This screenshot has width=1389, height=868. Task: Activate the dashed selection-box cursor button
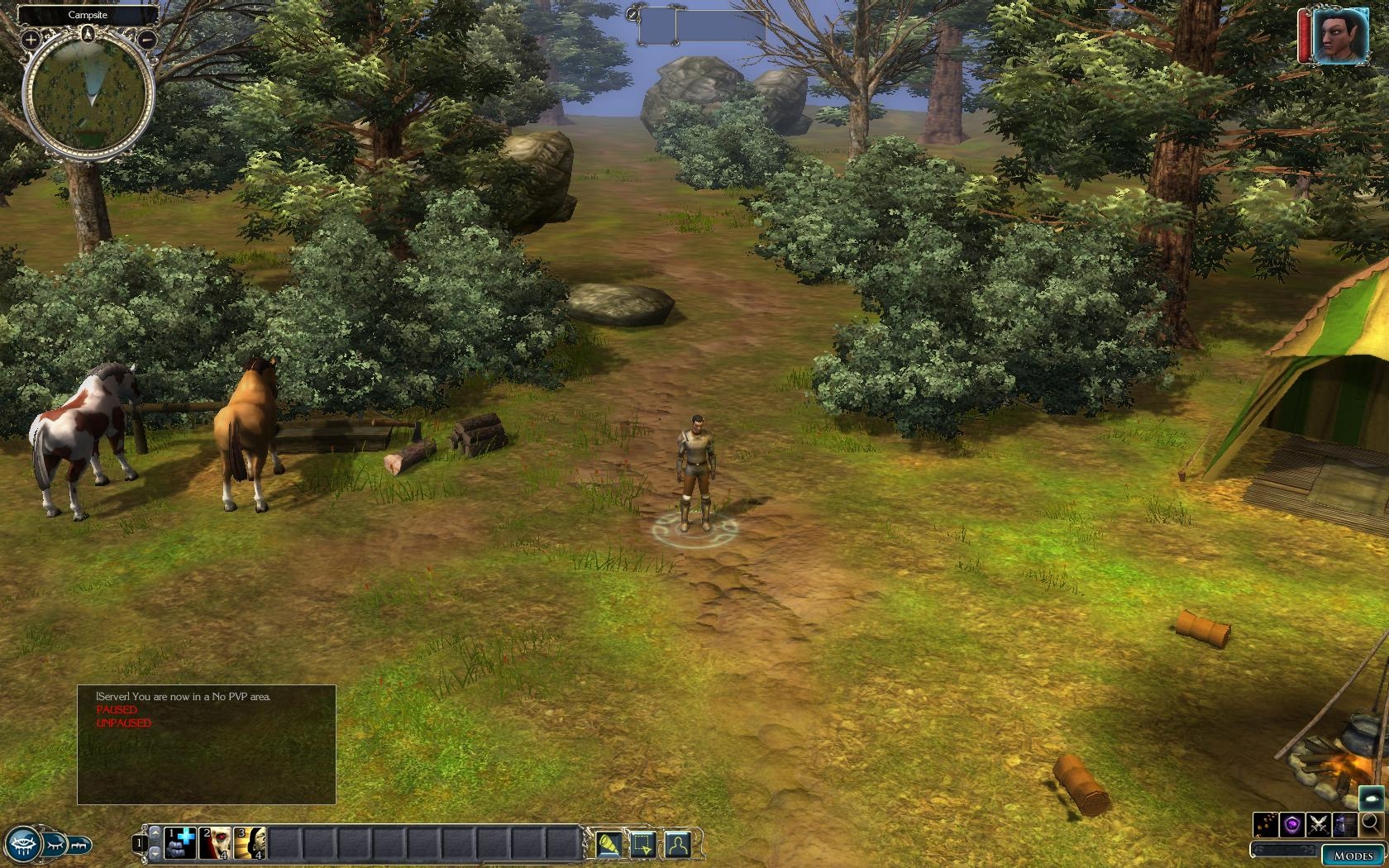coord(643,844)
